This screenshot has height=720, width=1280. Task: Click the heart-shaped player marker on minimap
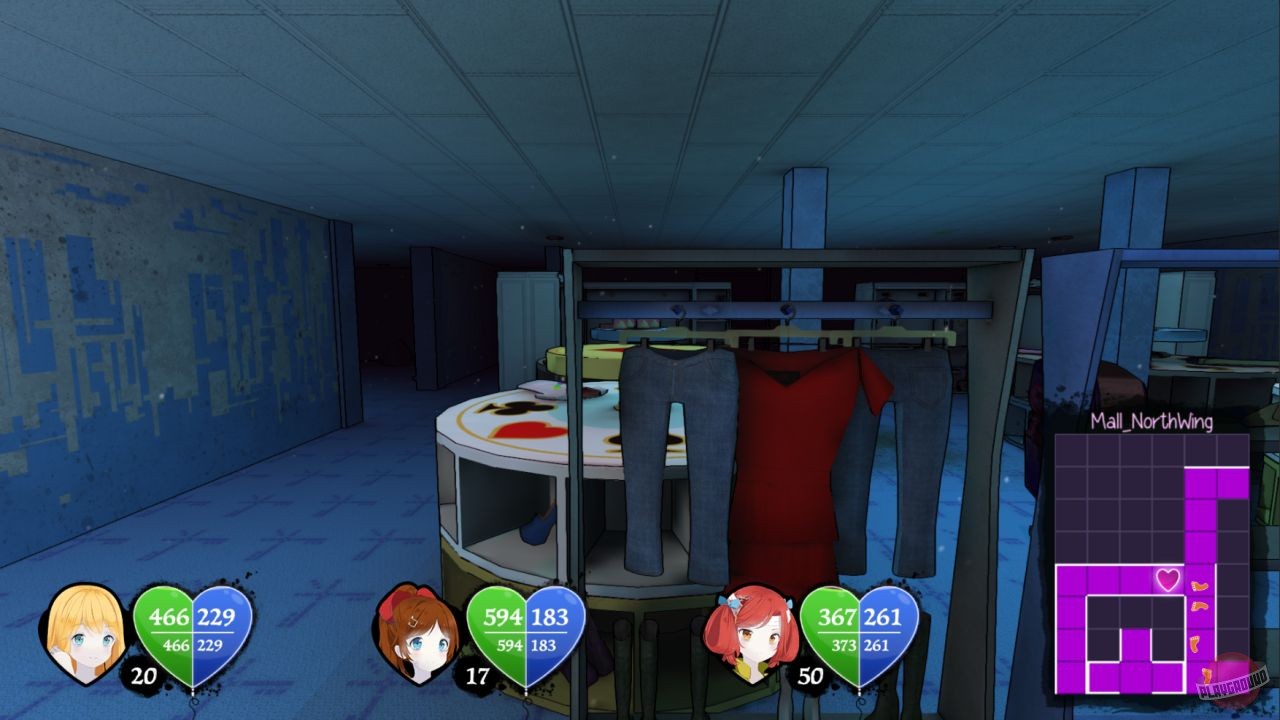click(x=1168, y=580)
